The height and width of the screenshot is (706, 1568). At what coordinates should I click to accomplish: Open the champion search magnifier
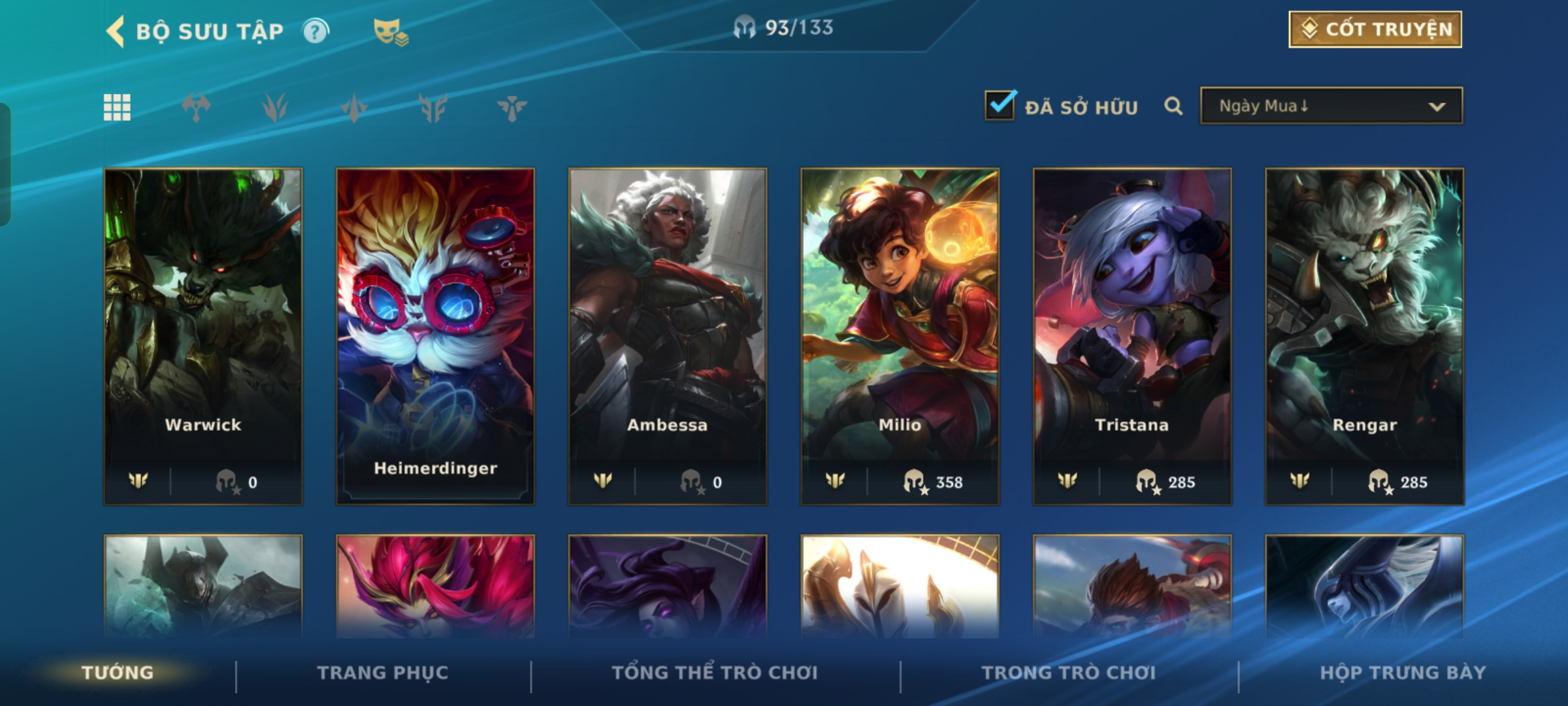(x=1173, y=106)
